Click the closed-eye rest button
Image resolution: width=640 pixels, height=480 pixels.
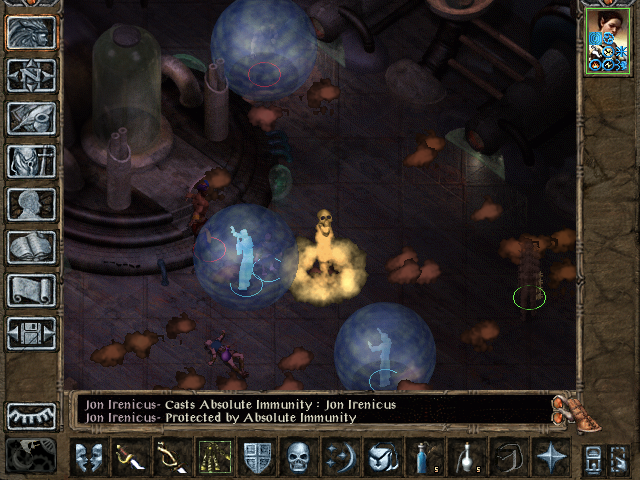click(31, 415)
